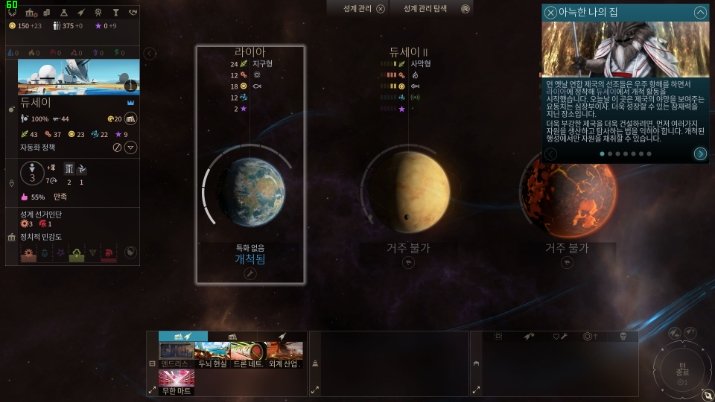Click the collapse arrow beside the system panel
The height and width of the screenshot is (402, 715).
pos(149,53)
